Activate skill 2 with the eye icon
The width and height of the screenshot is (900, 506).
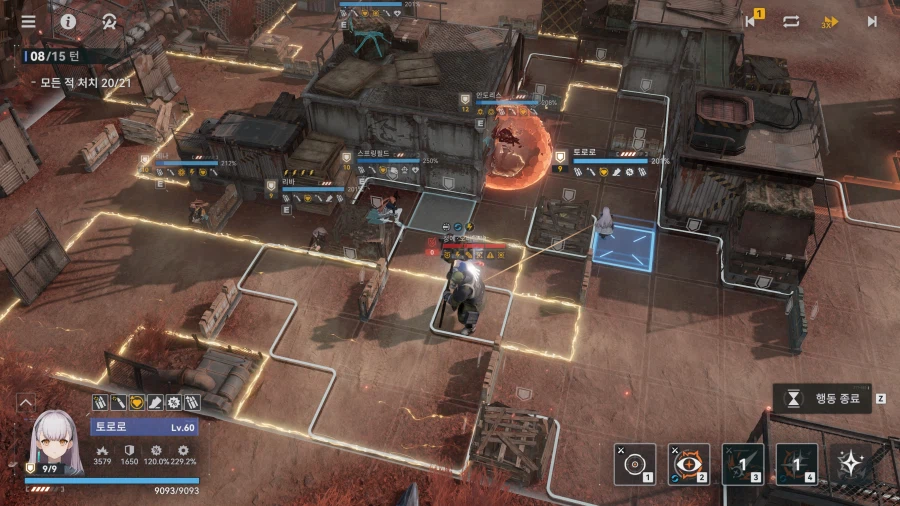(x=688, y=464)
